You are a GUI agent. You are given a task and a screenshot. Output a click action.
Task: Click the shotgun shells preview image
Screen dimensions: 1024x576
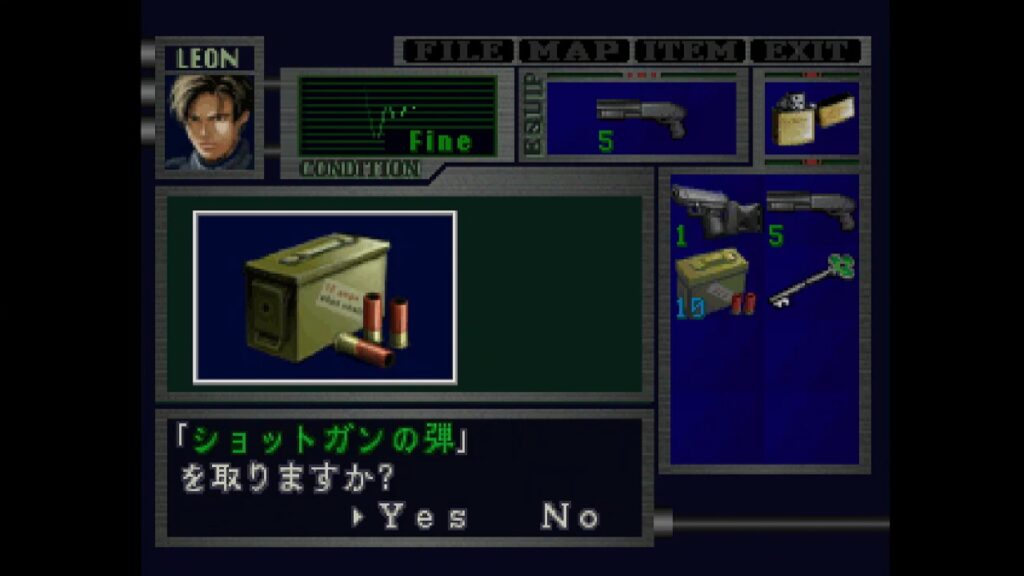click(x=325, y=297)
